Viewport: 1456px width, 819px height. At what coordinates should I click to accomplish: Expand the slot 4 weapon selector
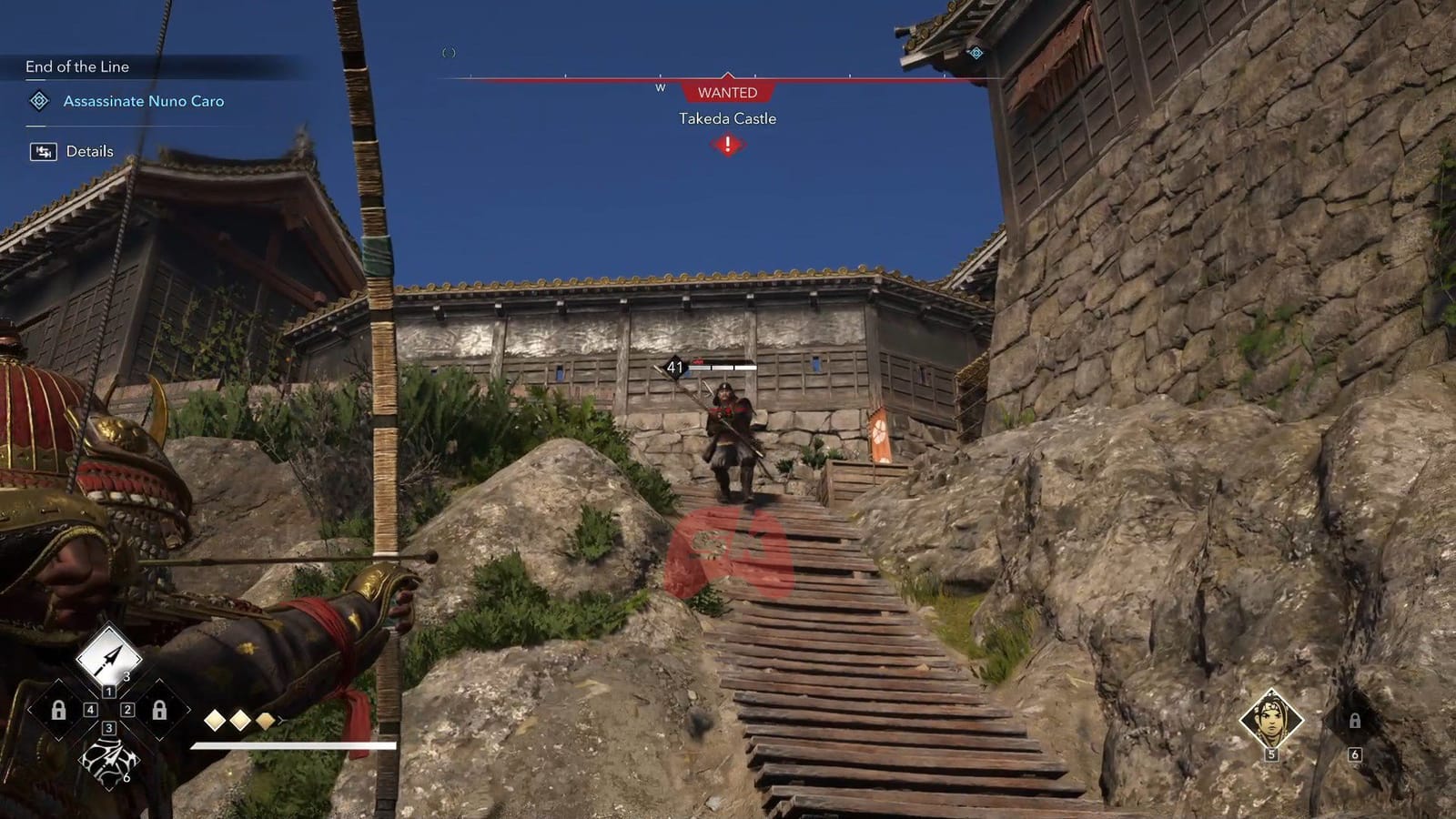pos(90,710)
